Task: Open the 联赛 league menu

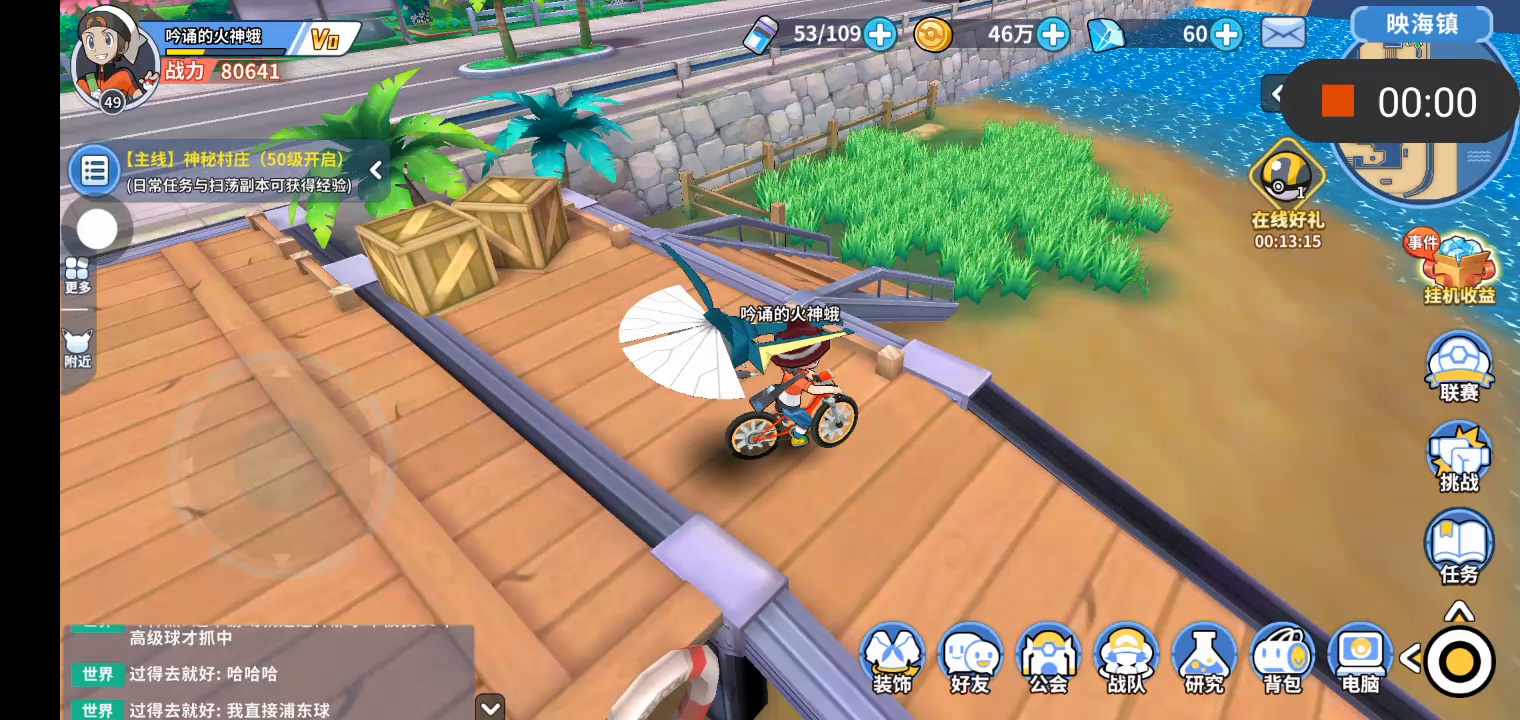Action: click(x=1459, y=366)
